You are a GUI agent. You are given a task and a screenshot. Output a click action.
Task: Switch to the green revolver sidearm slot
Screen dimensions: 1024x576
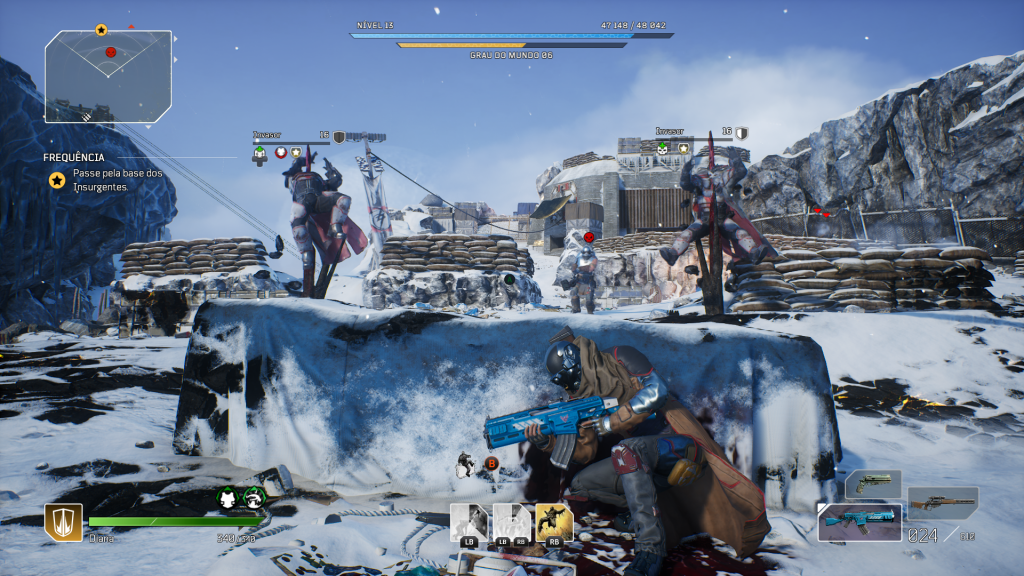click(x=873, y=485)
